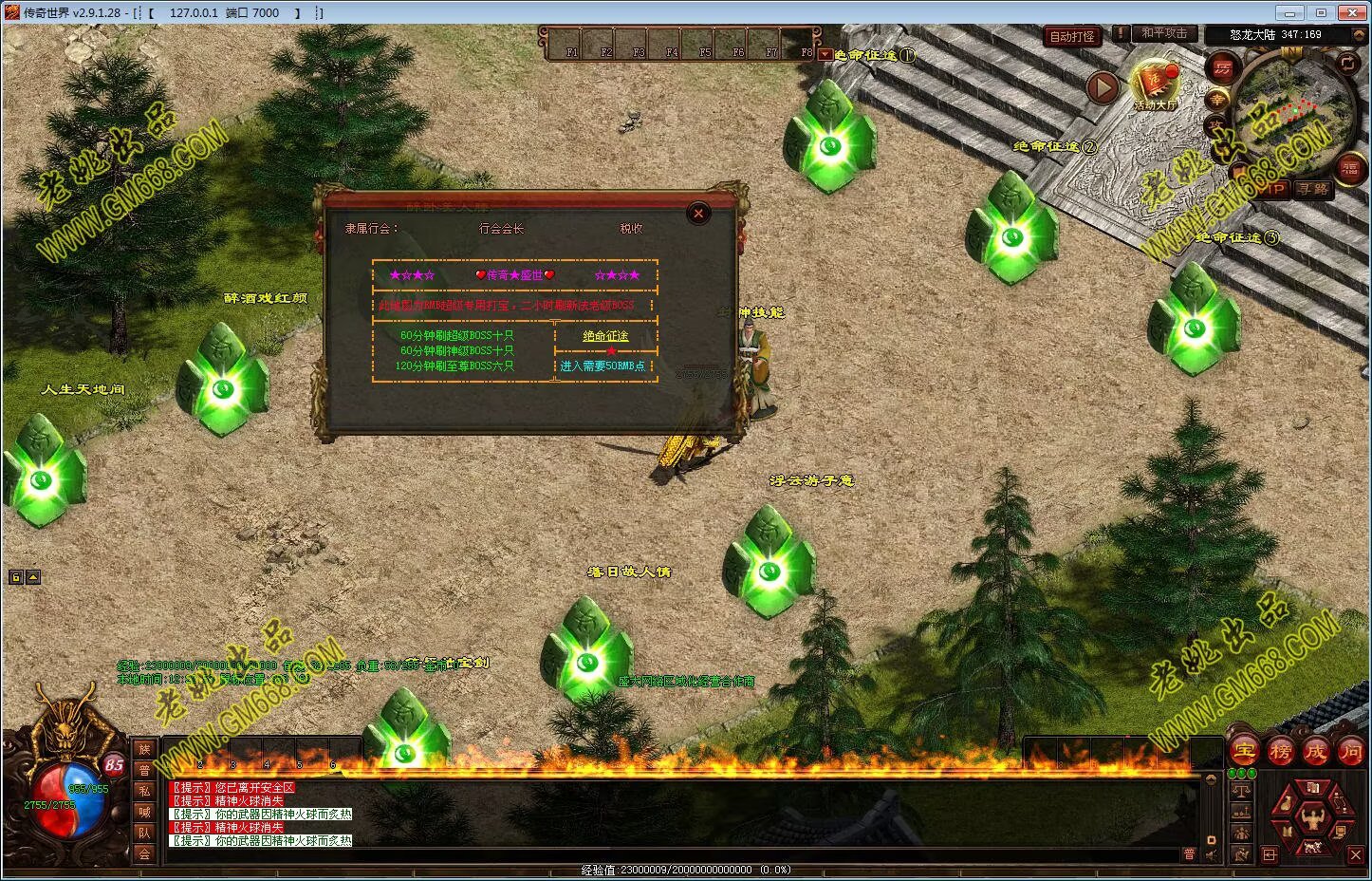Screen dimensions: 1372x881
Task: Click the minimap refresh arrows button
Action: point(1347,64)
